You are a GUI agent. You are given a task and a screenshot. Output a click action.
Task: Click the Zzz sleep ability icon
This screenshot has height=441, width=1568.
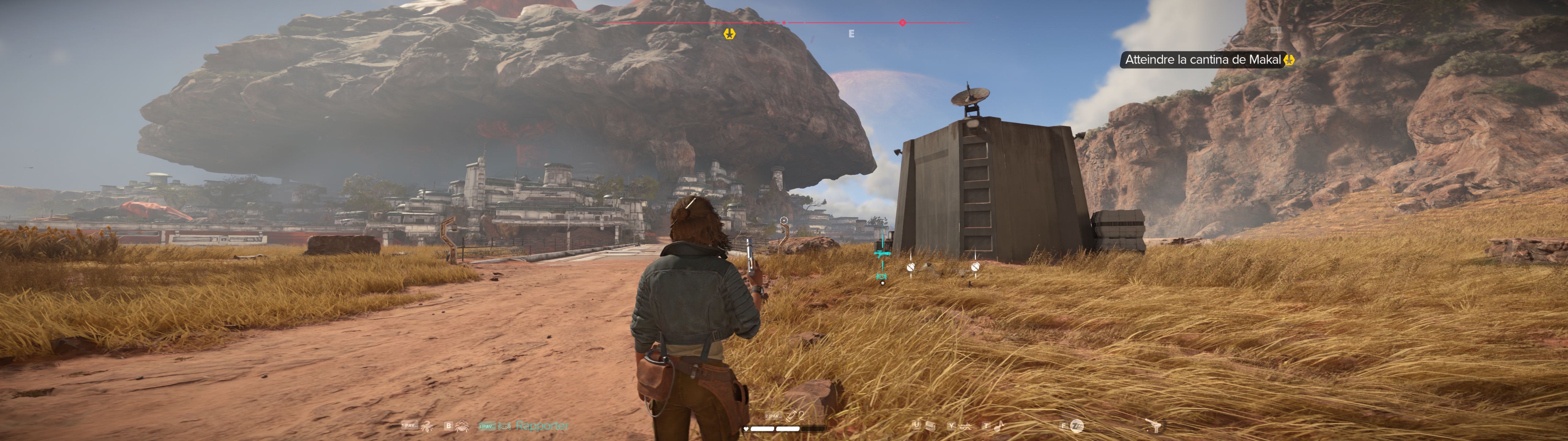[x=1077, y=426]
